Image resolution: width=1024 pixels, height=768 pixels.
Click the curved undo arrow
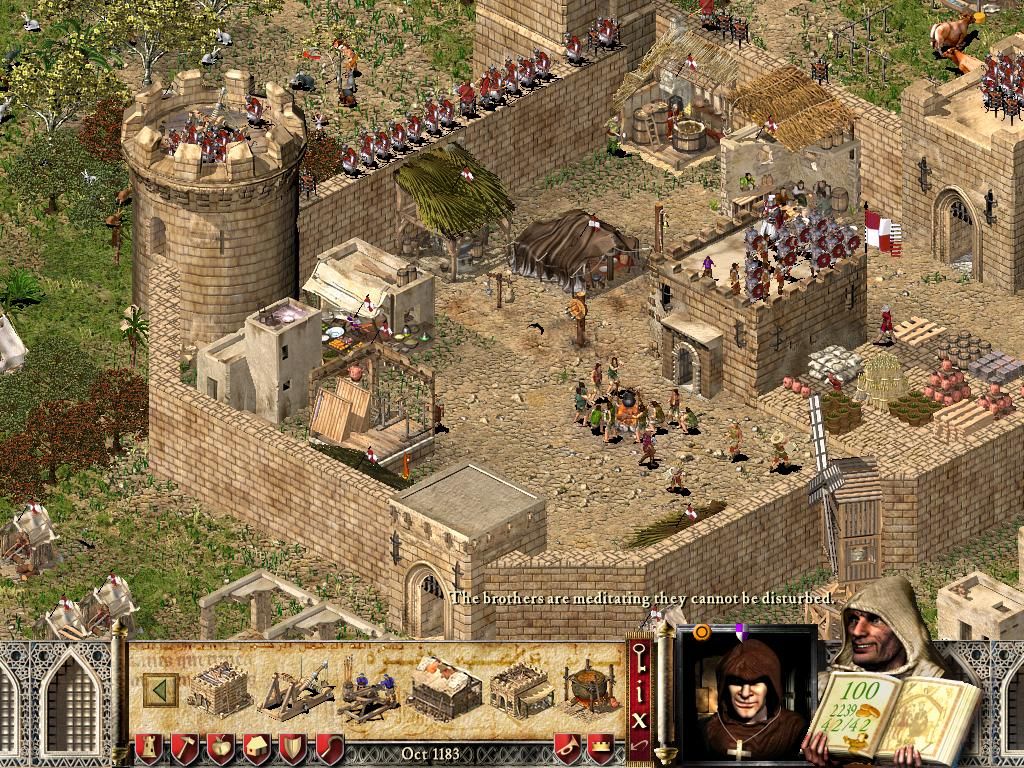638,746
